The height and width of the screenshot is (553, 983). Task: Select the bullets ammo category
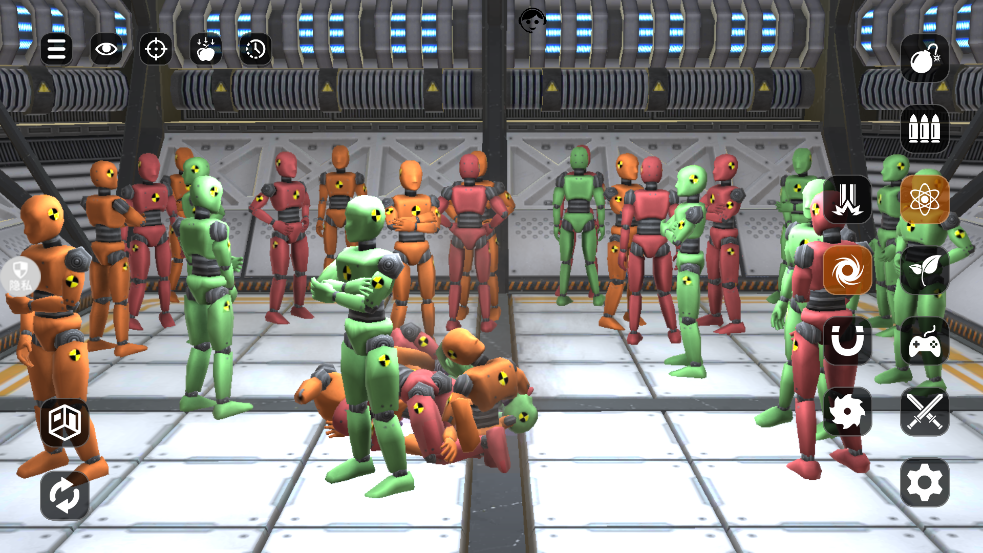pyautogui.click(x=924, y=129)
